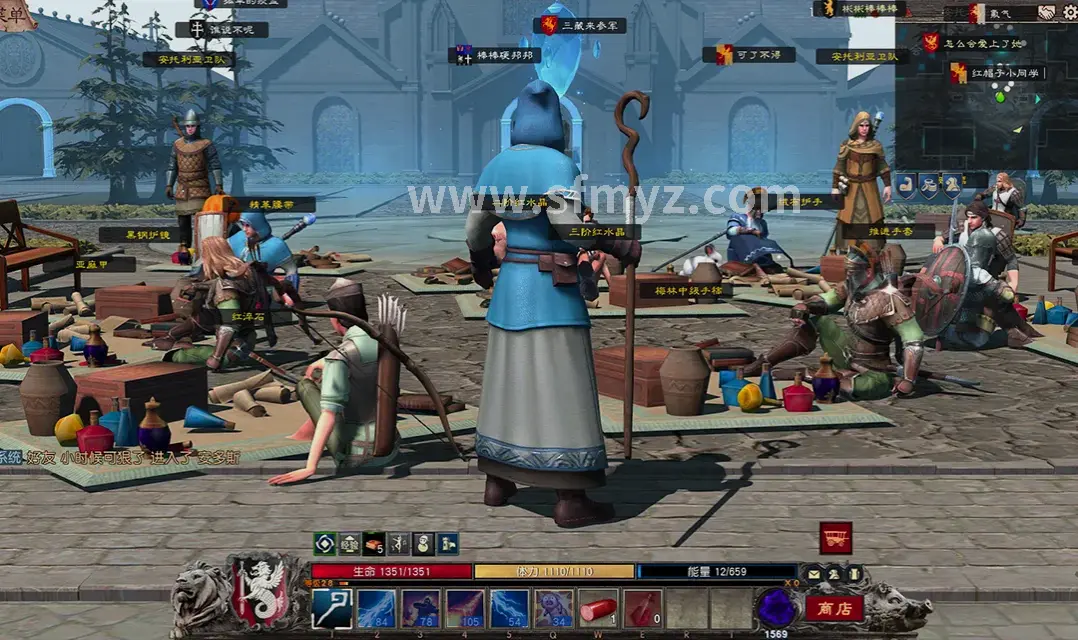Trigger the lightning skill costing 54
The width and height of the screenshot is (1078, 640).
pyautogui.click(x=508, y=608)
